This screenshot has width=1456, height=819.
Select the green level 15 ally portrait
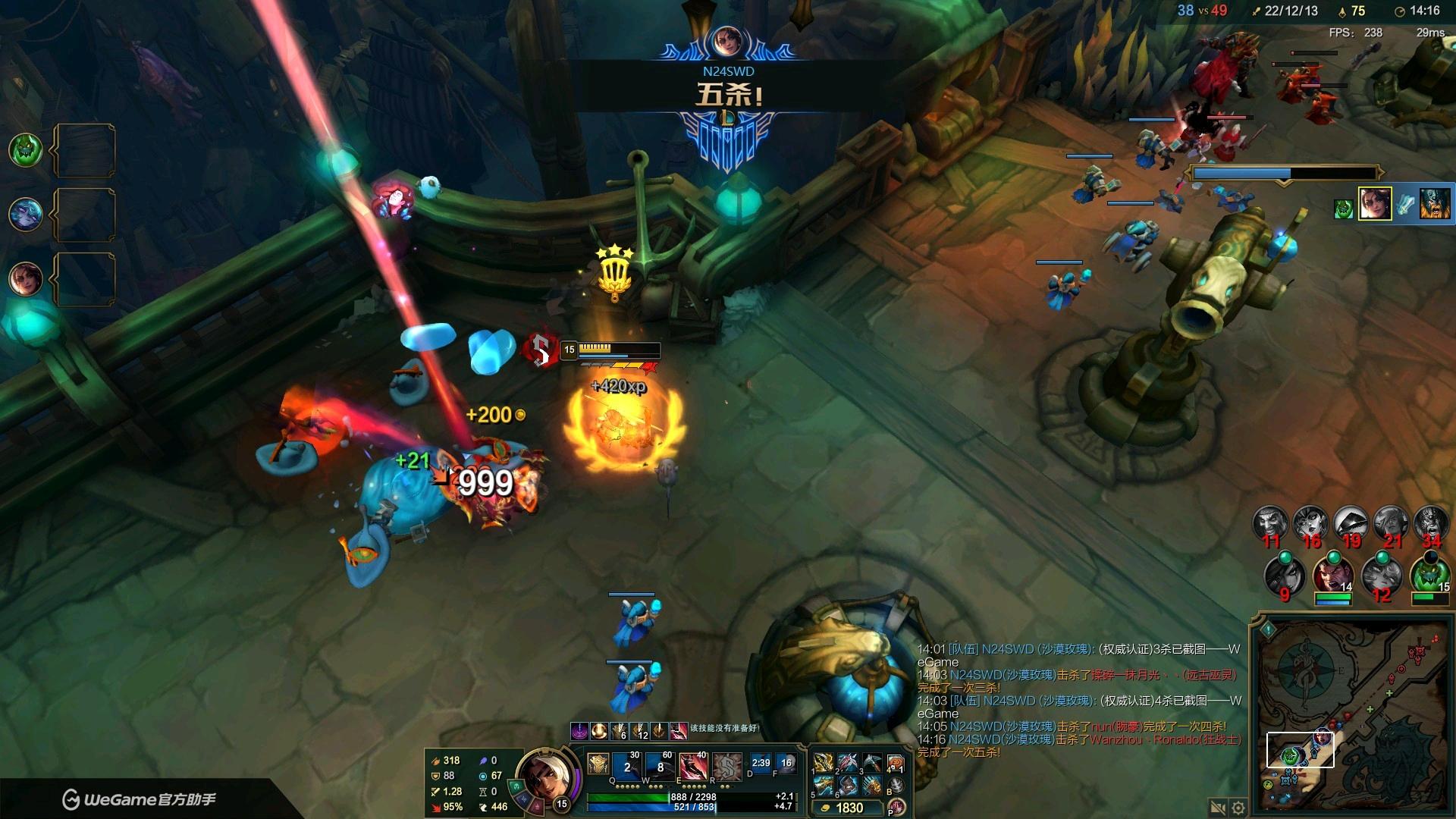coord(1429,575)
